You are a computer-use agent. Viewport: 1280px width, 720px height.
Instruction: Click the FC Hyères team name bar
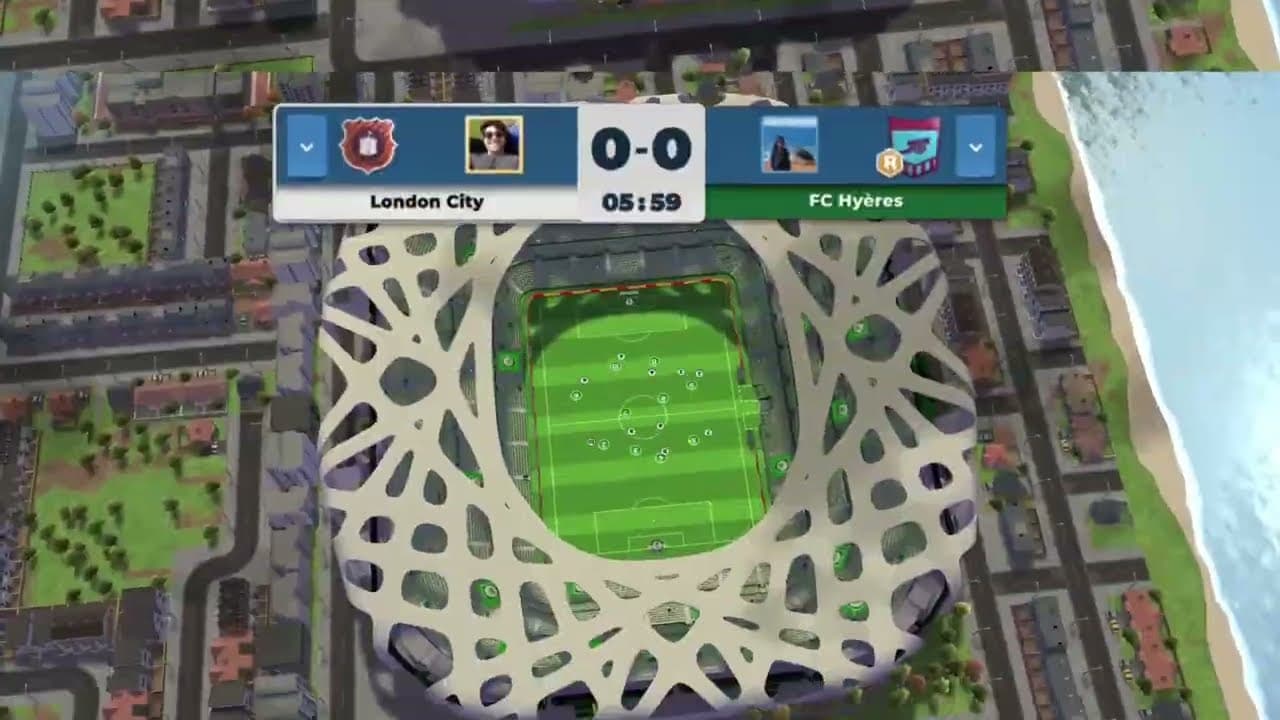857,200
